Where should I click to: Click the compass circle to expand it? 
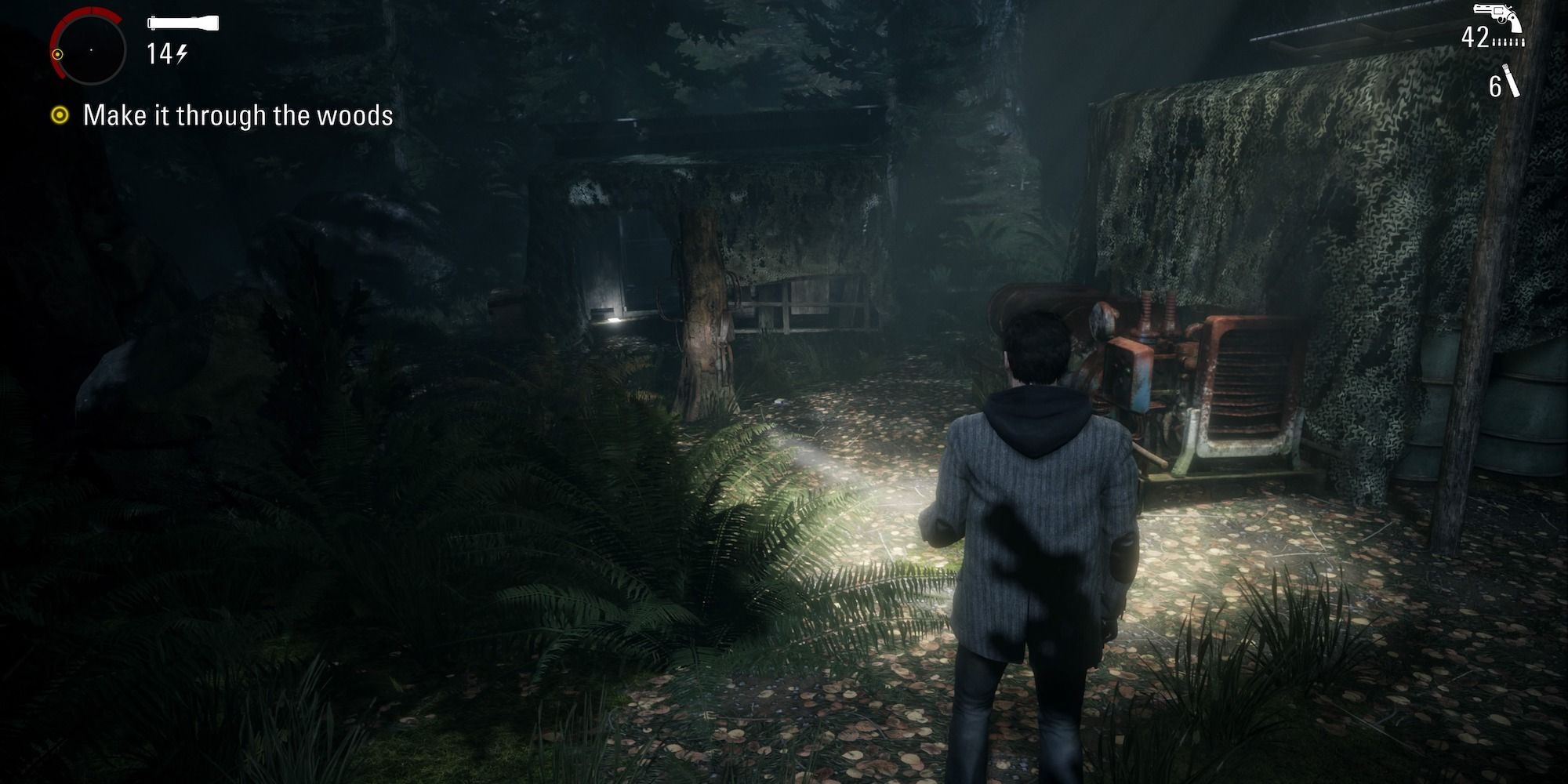[90, 51]
